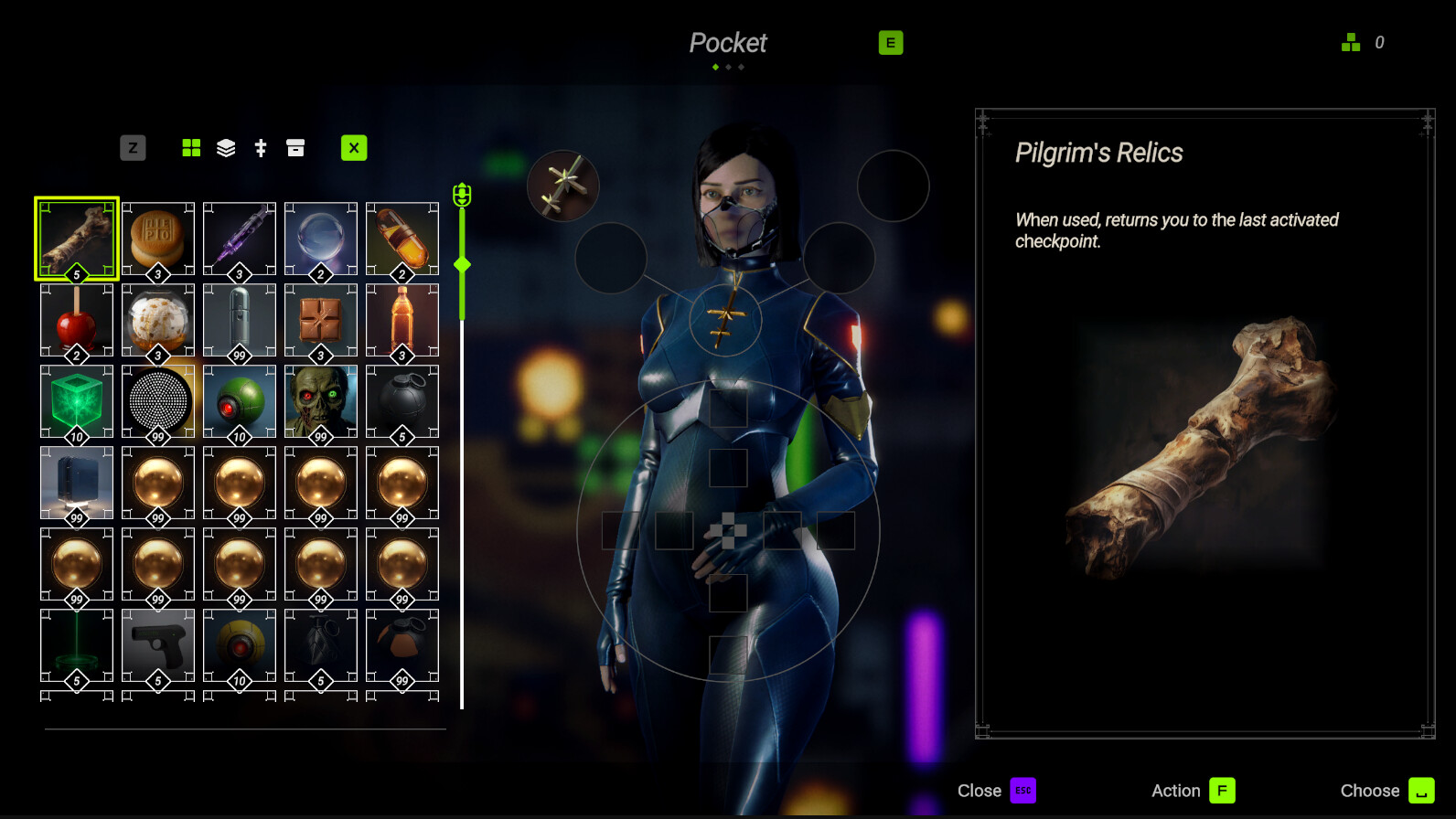Show all items with the grid filter
This screenshot has height=819, width=1456.
click(x=191, y=148)
